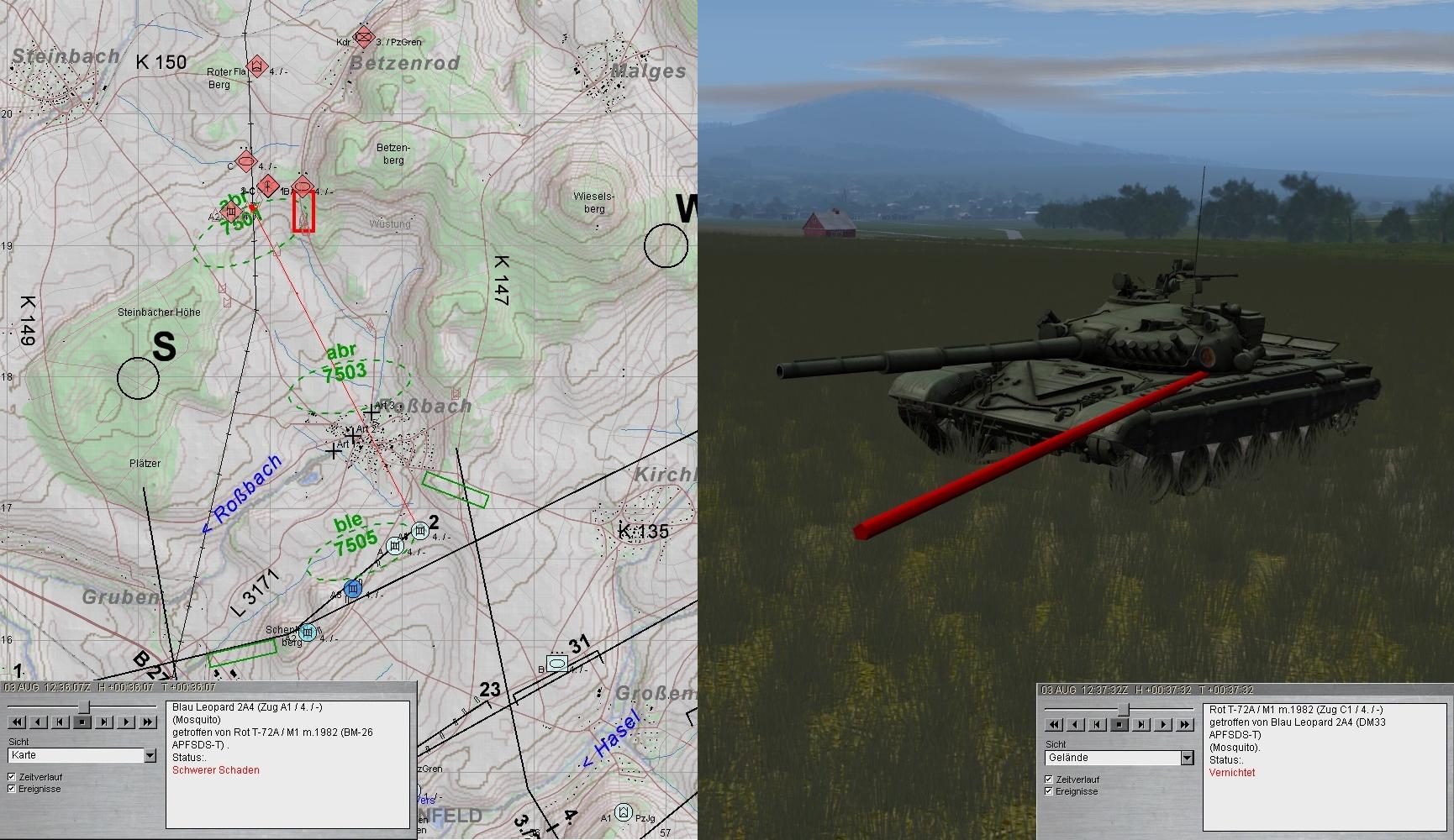Fast rewind in the Karte replay panel
Screen dimensions: 1454x840
pos(17,722)
